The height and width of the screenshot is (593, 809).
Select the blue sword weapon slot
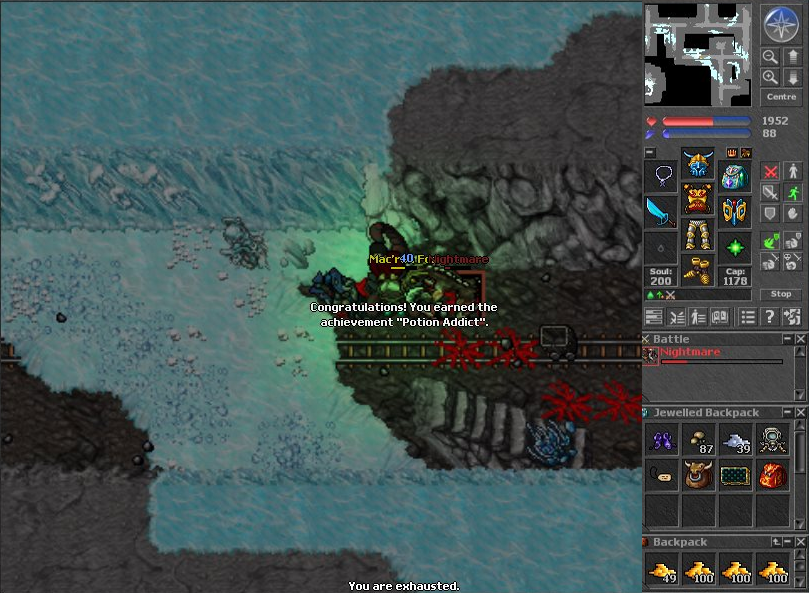click(x=660, y=212)
